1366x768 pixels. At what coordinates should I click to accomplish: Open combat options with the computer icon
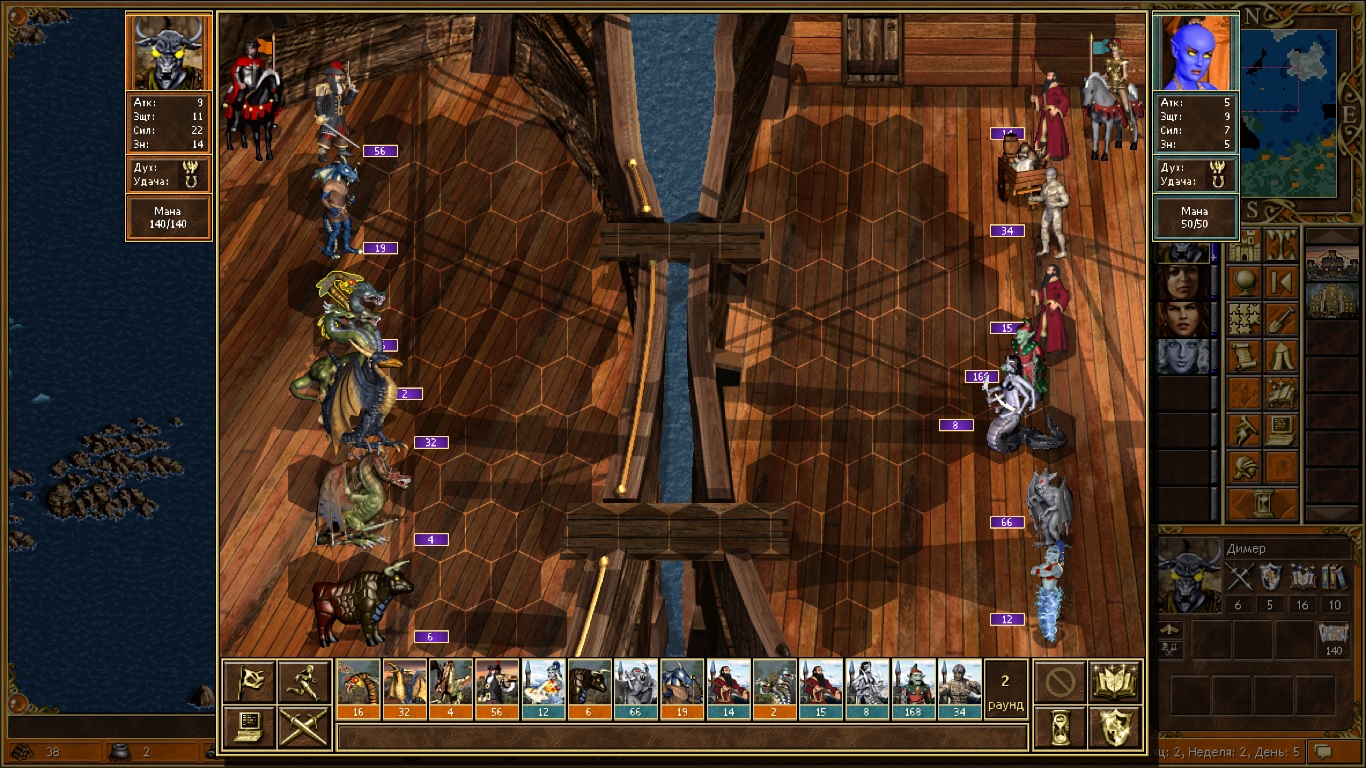tap(249, 727)
